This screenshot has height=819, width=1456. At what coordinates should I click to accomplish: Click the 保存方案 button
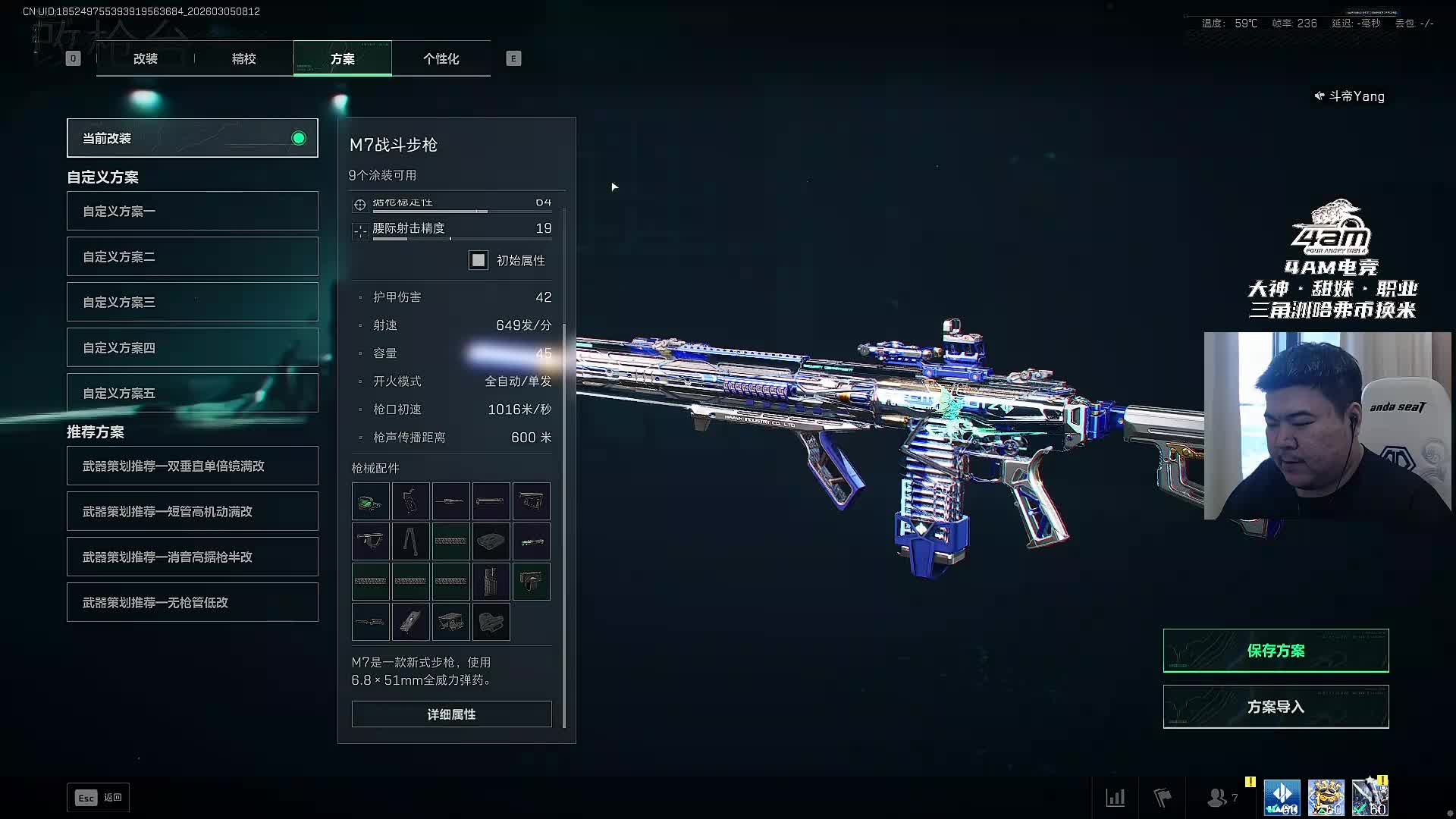pyautogui.click(x=1276, y=651)
